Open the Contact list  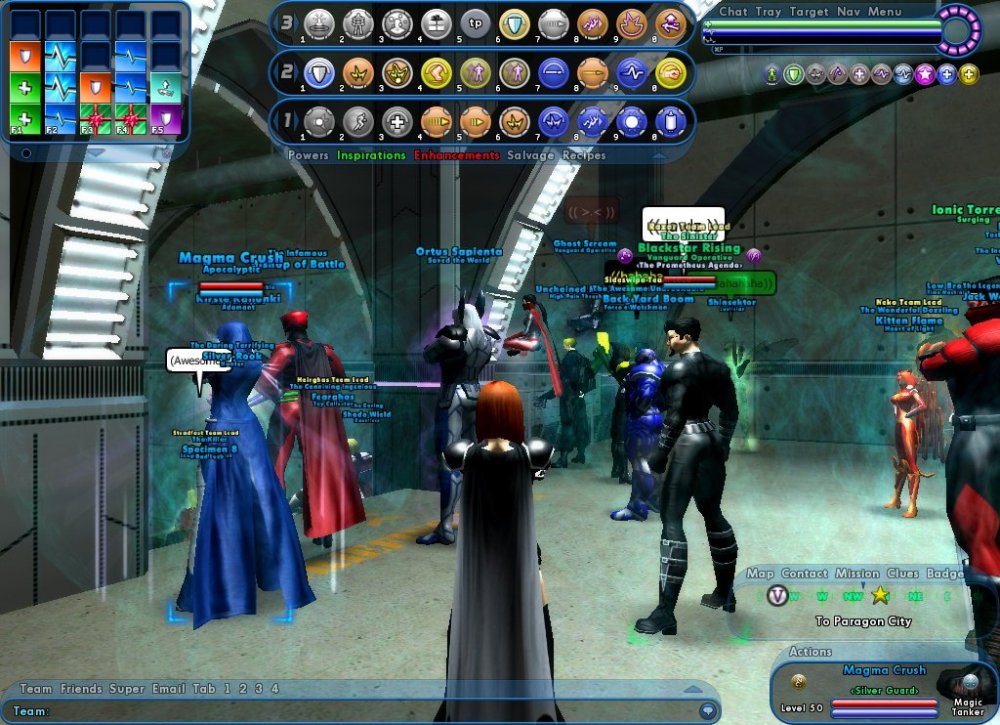pos(804,574)
